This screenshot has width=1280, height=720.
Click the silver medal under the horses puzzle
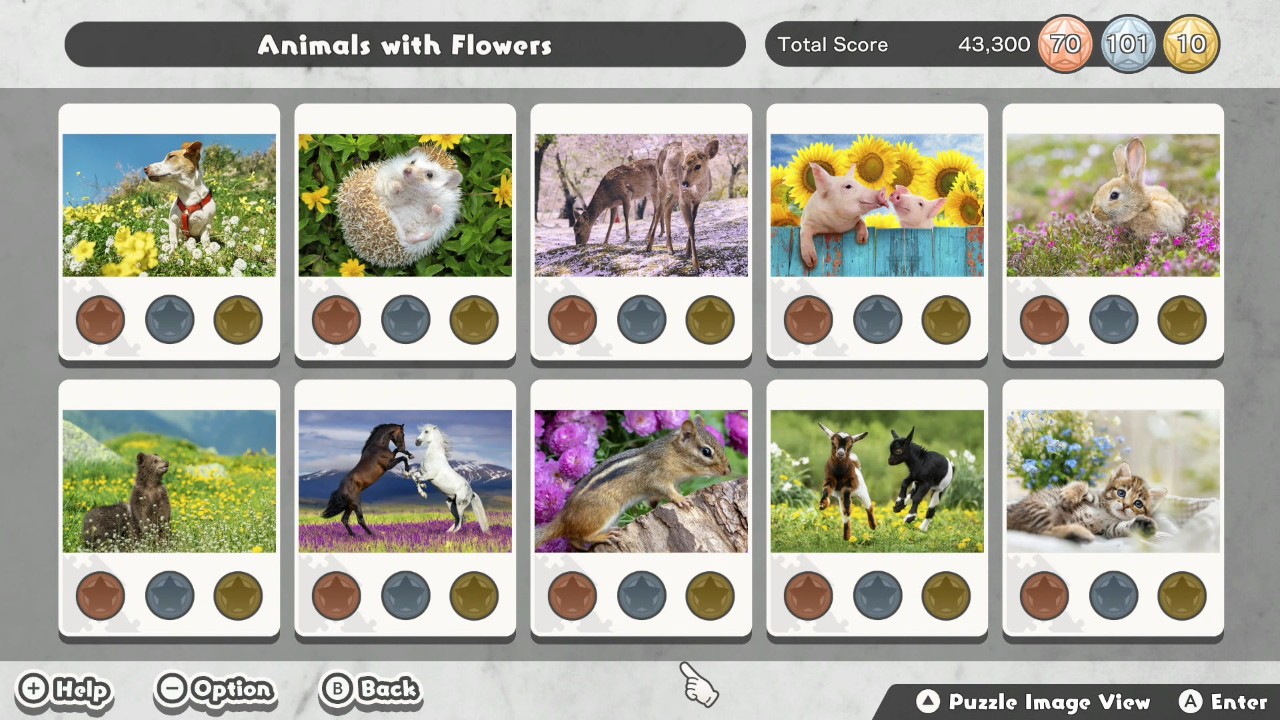coord(405,595)
